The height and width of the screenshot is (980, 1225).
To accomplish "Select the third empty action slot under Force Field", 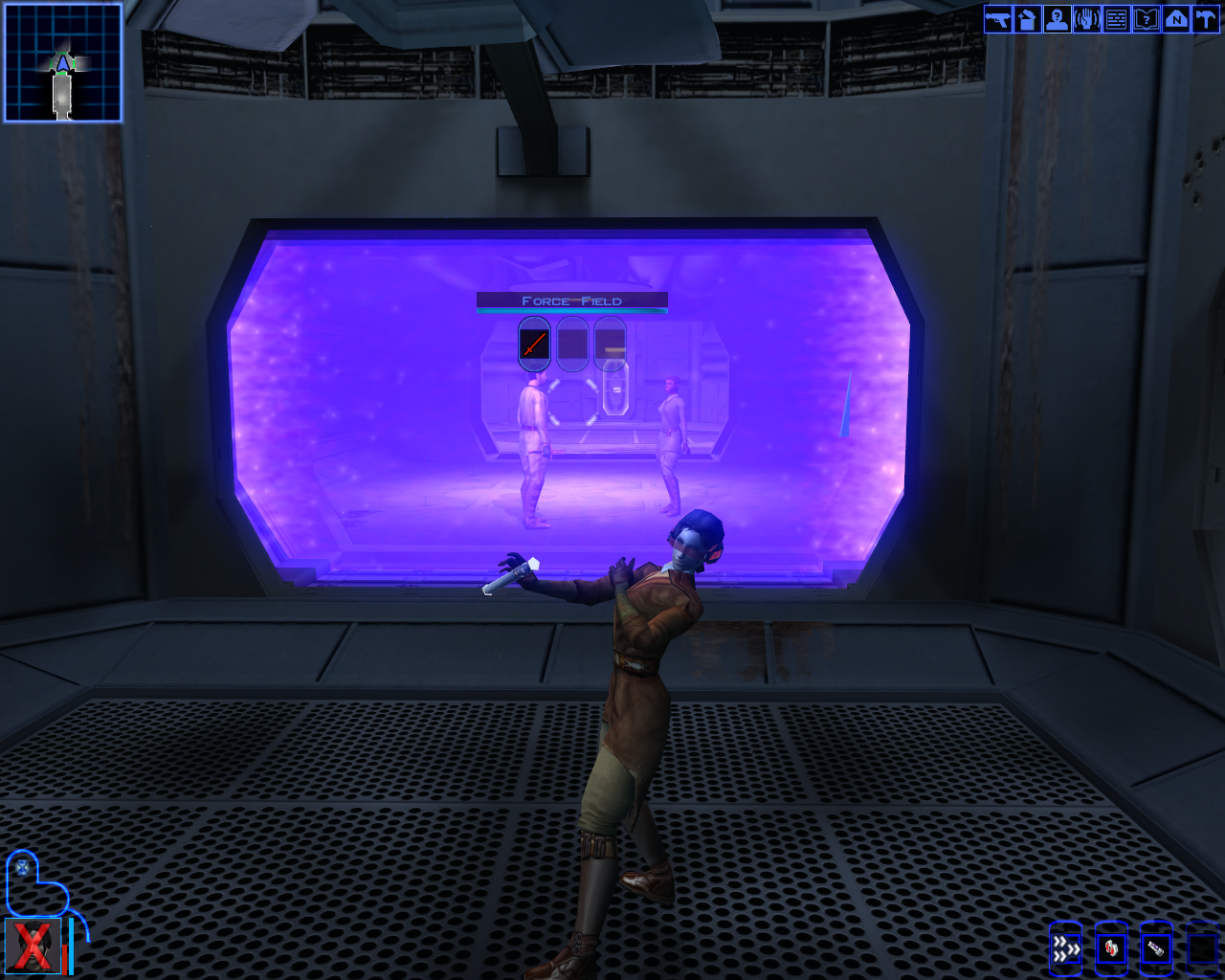I will click(610, 343).
